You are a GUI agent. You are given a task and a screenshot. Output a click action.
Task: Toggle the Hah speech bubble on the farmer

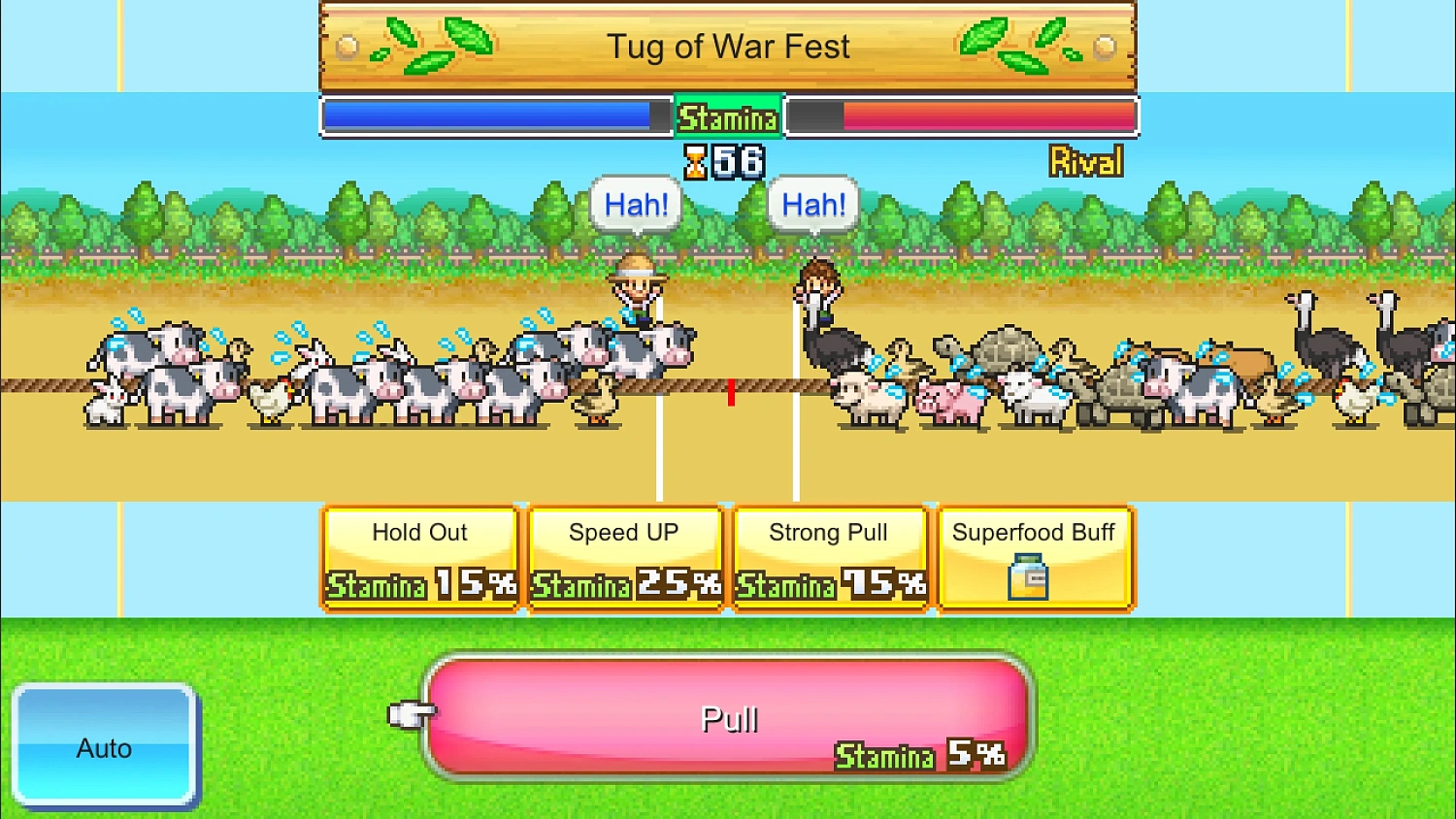pos(635,204)
